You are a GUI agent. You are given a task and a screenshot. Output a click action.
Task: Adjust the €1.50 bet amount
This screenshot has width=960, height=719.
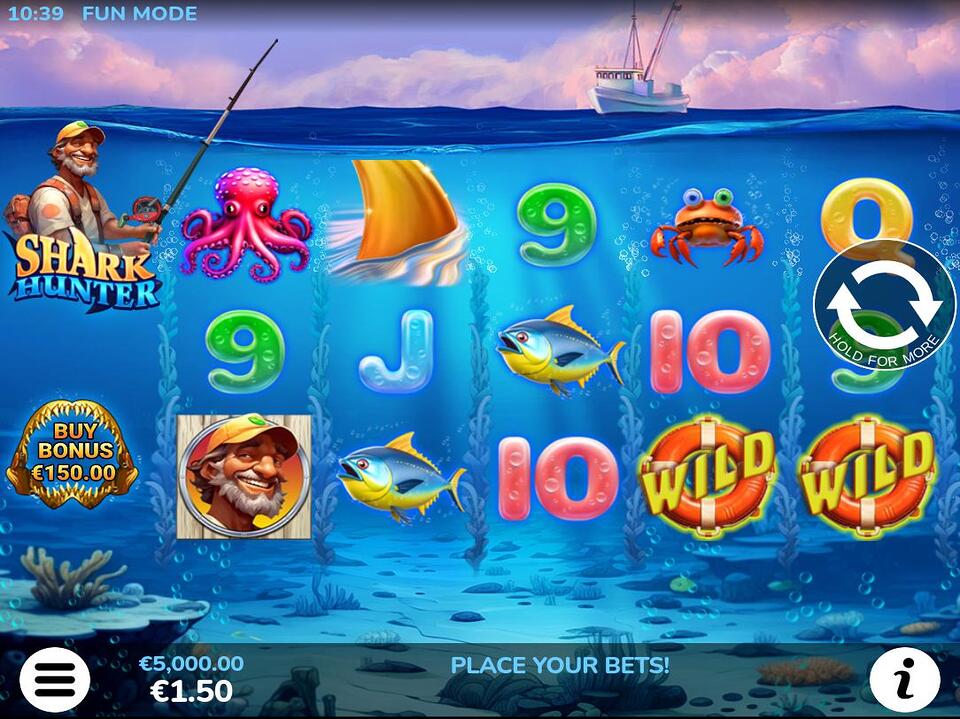click(x=191, y=690)
